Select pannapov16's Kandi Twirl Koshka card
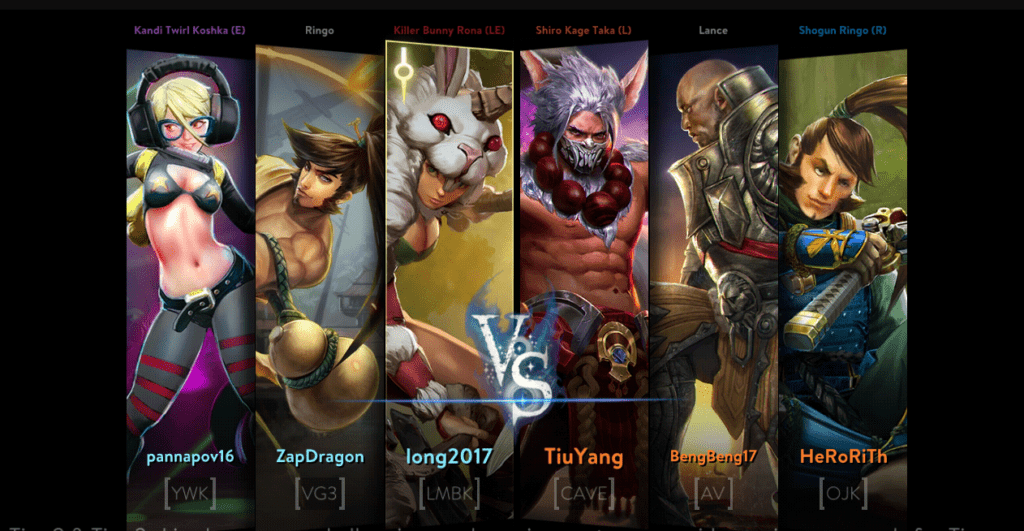Image resolution: width=1024 pixels, height=531 pixels. [x=190, y=250]
